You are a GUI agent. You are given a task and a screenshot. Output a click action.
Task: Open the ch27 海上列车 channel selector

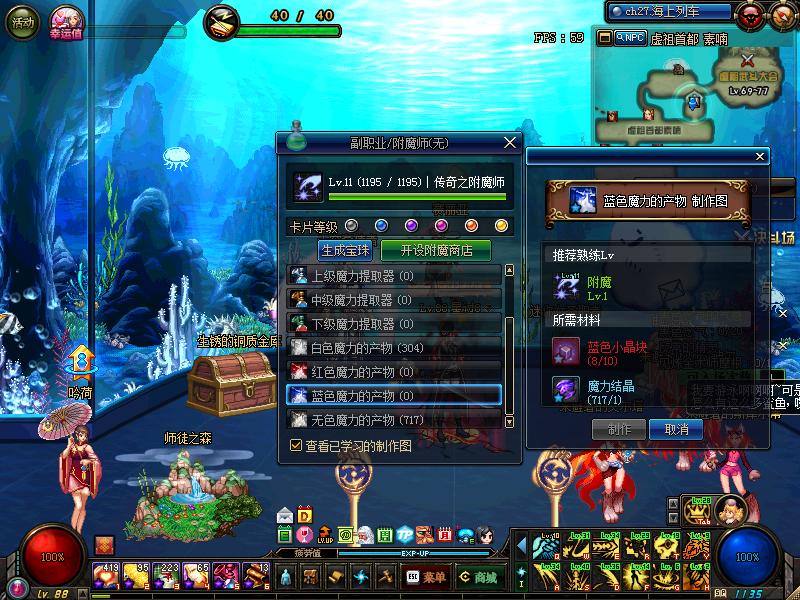(x=671, y=11)
